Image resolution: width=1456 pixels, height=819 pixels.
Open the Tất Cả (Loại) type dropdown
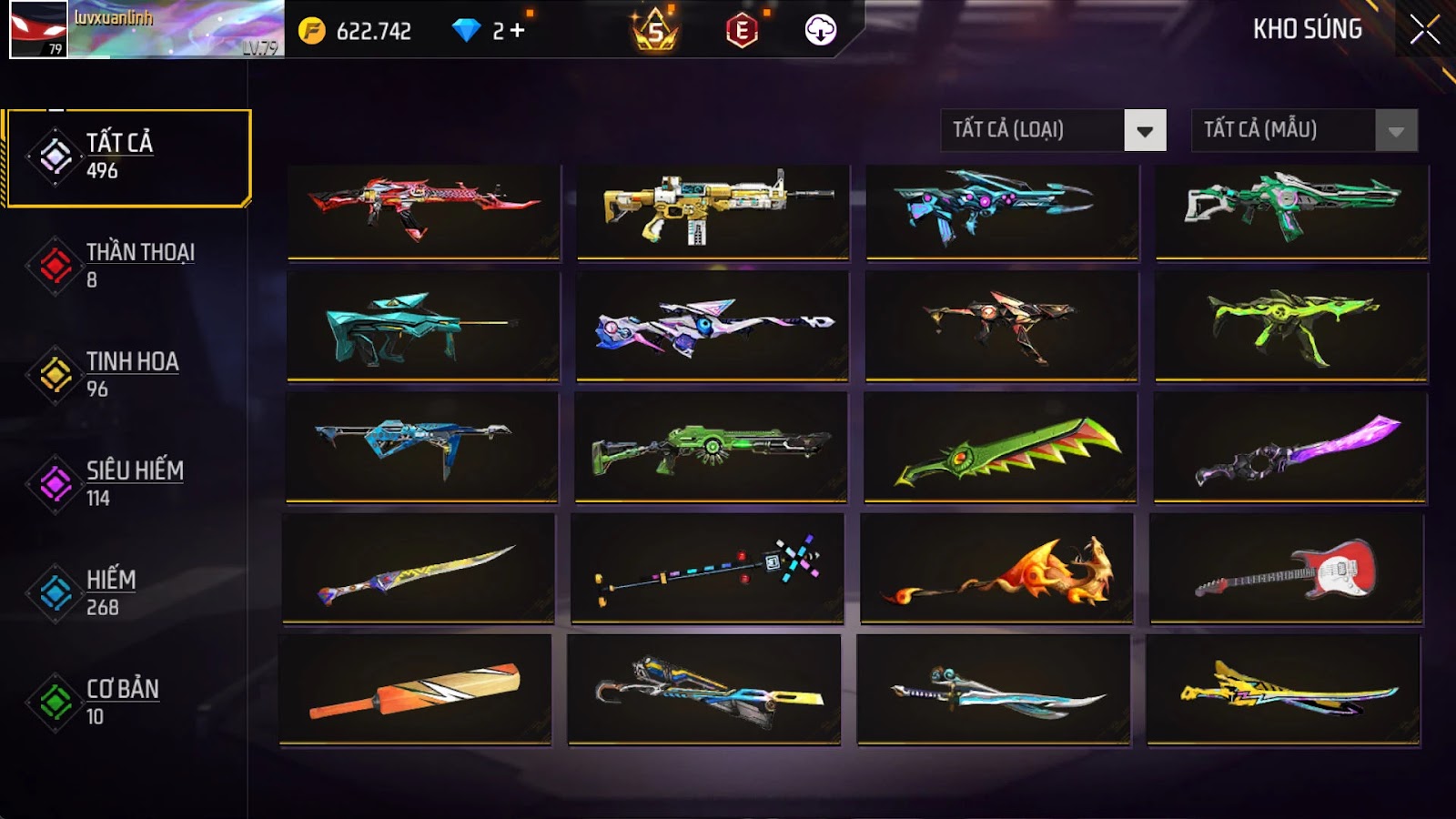(1145, 131)
